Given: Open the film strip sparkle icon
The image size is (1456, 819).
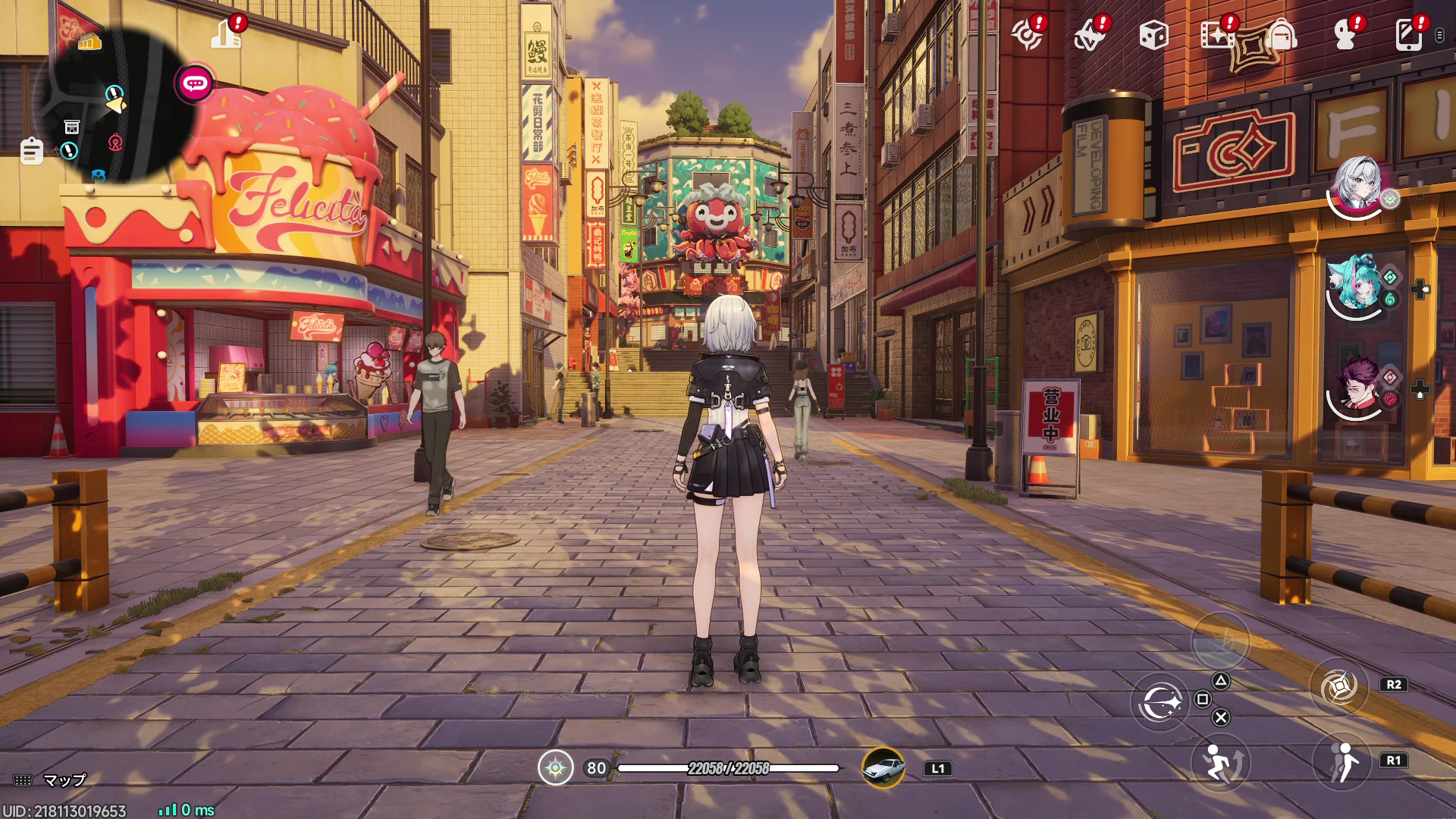Looking at the screenshot, I should pos(1216,35).
